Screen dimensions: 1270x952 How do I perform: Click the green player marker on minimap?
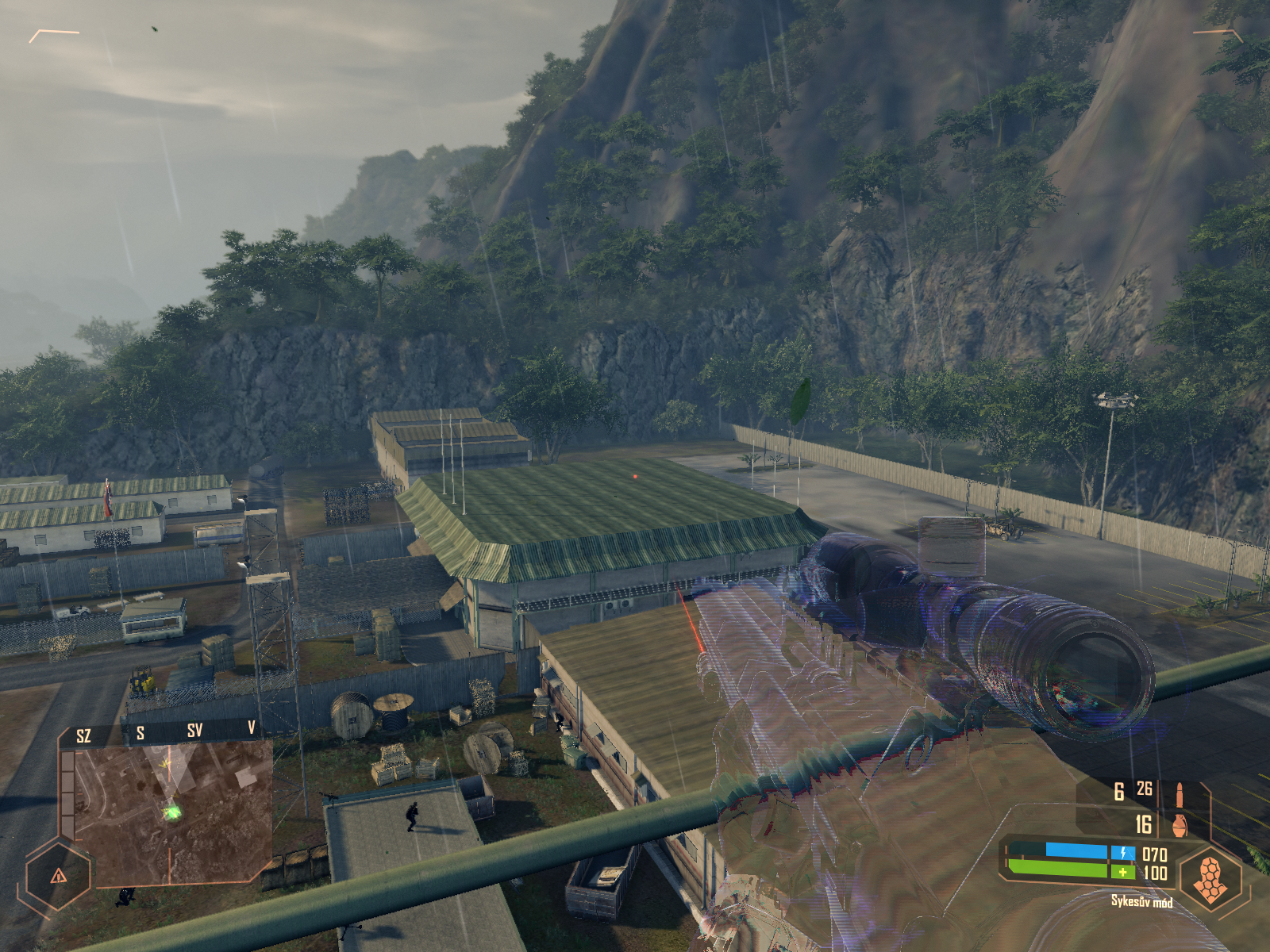coord(171,812)
